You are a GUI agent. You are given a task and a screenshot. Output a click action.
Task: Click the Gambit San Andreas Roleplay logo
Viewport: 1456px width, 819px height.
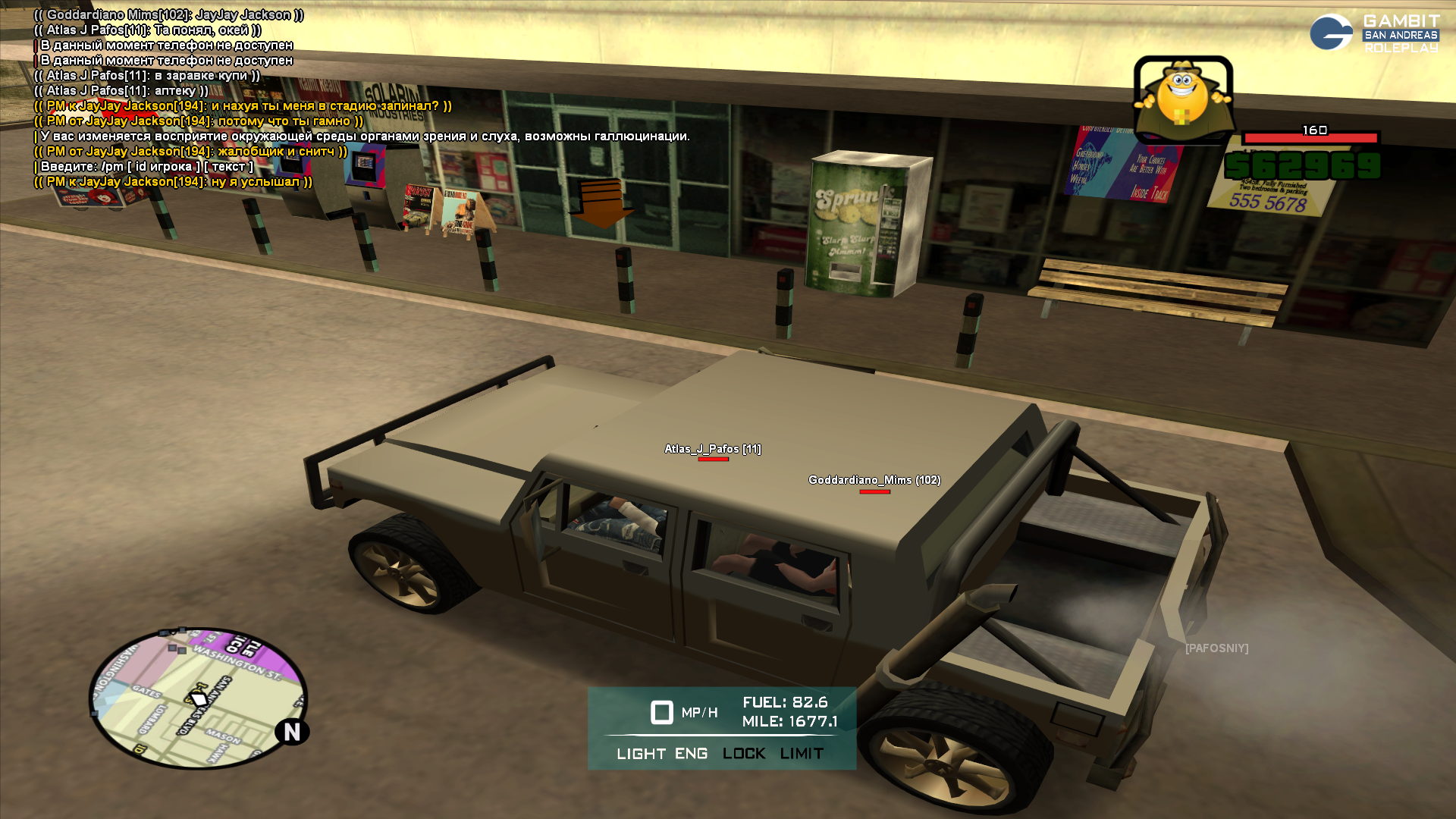(x=1374, y=33)
